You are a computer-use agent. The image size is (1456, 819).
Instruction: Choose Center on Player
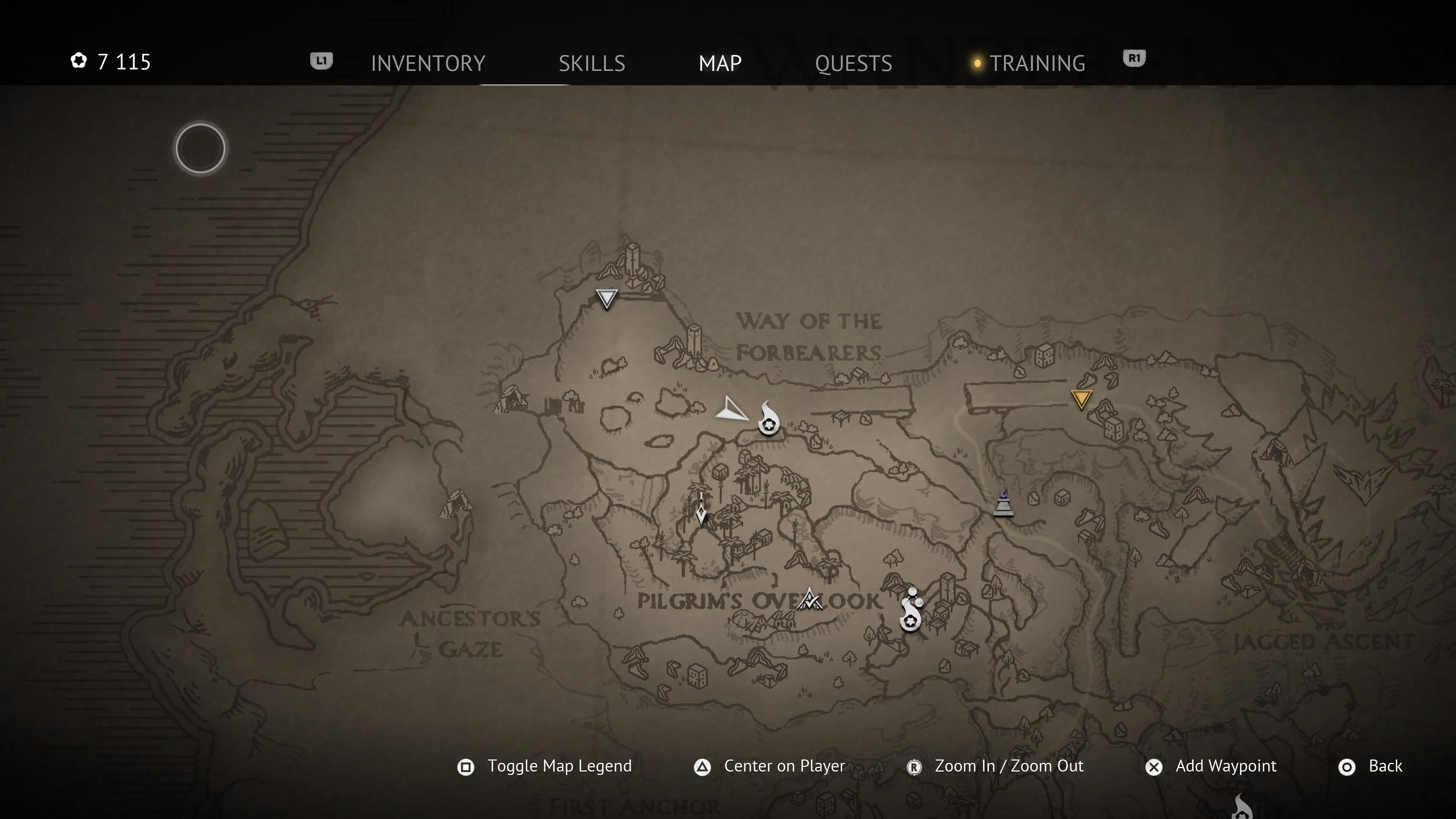pos(784,766)
